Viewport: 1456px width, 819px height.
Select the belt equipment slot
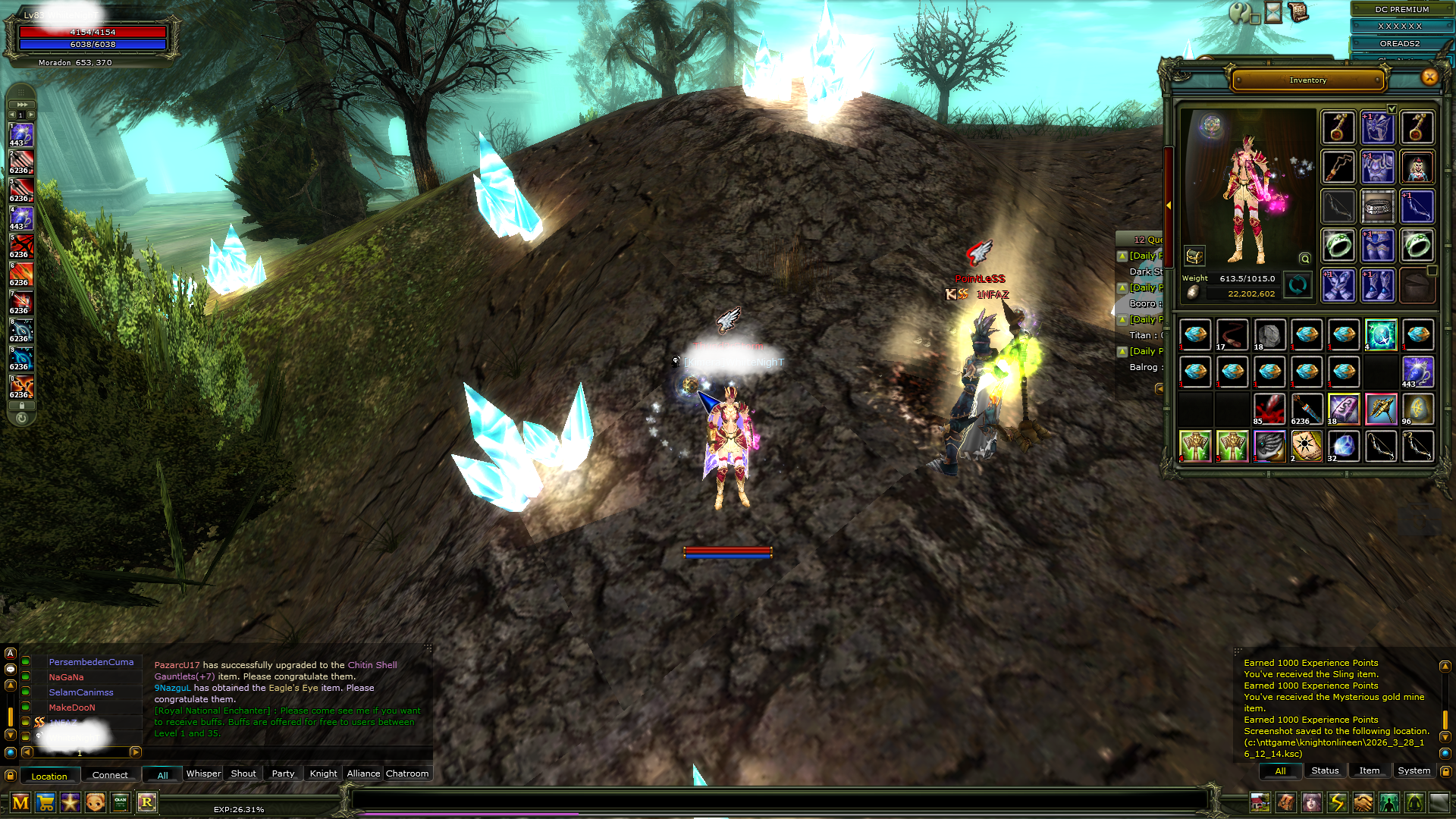[x=1378, y=207]
